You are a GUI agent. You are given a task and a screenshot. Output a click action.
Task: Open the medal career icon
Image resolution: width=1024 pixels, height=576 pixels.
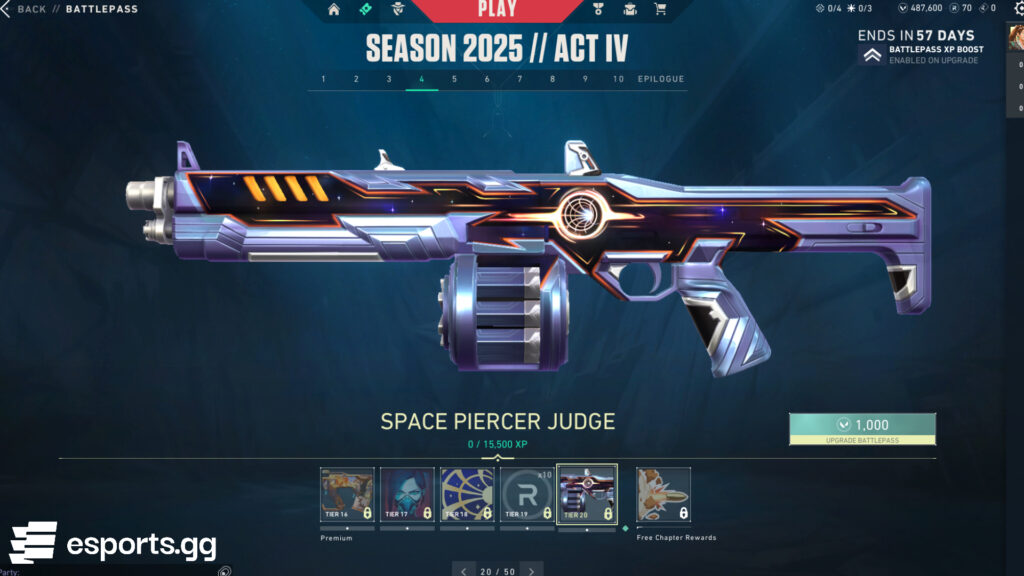point(599,10)
